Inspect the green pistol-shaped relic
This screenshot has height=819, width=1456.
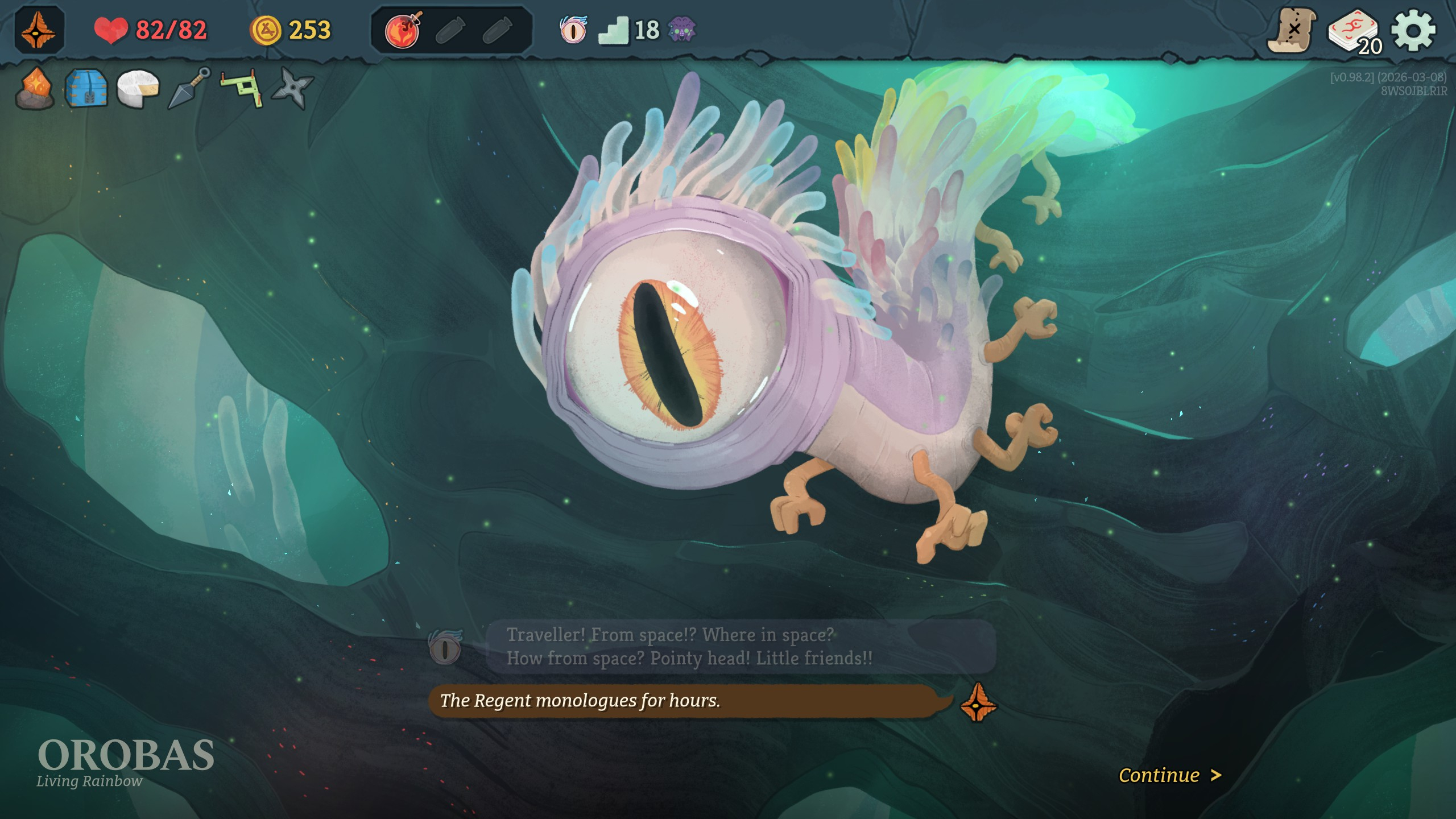point(242,88)
